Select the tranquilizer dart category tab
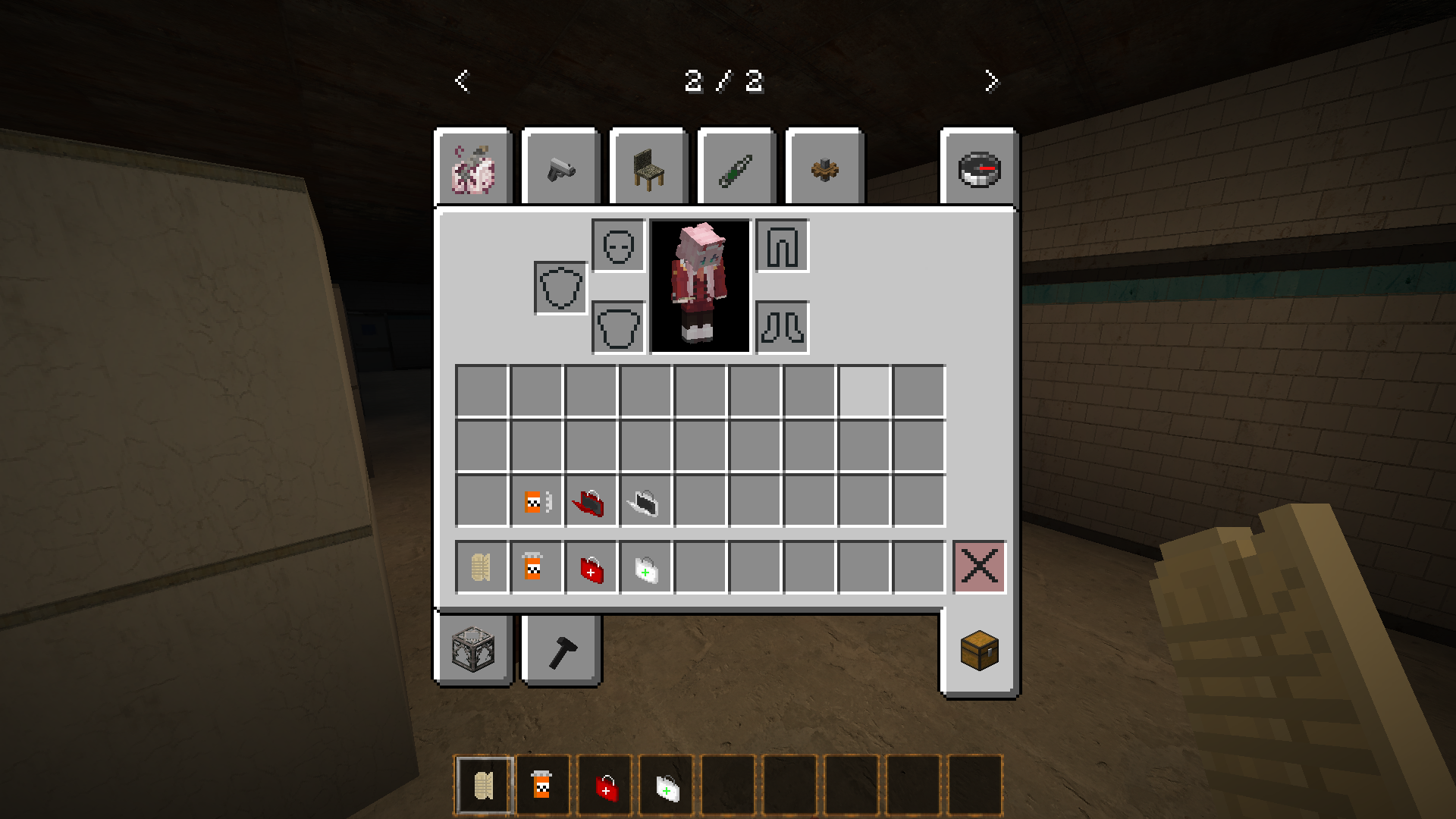 tap(736, 167)
